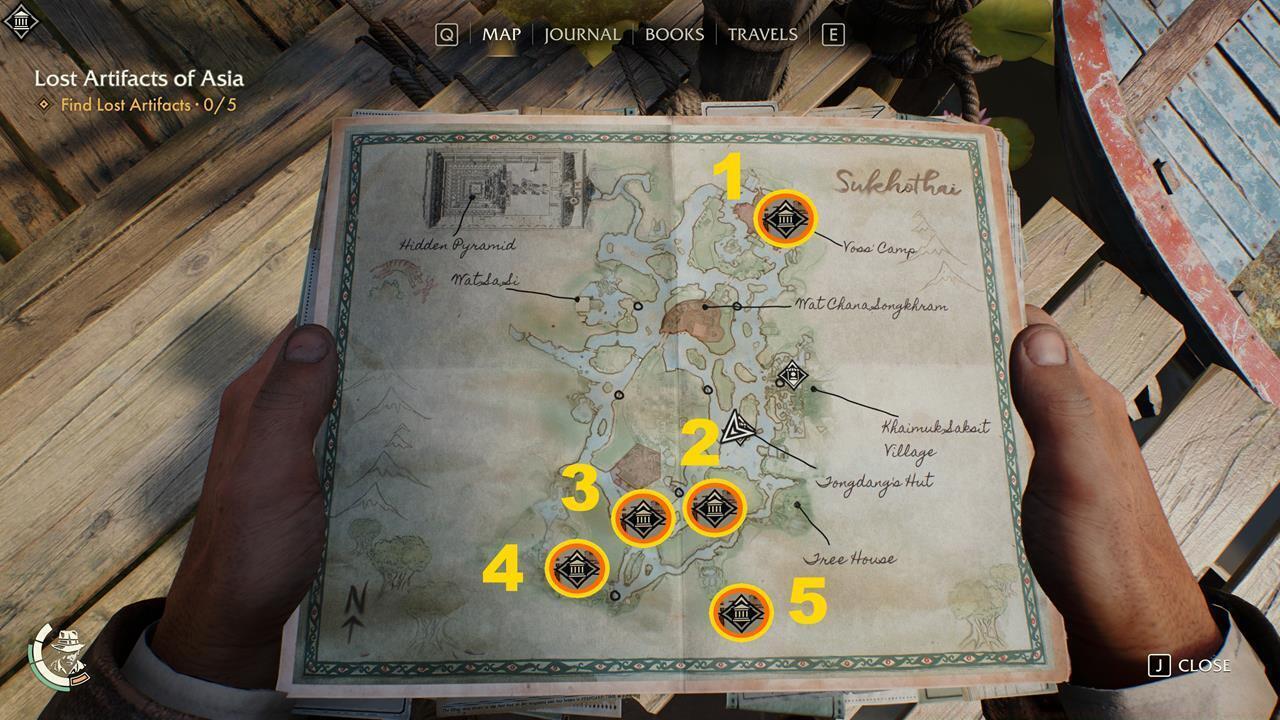1280x720 pixels.
Task: Switch to the TRAVELS tab
Action: (764, 33)
